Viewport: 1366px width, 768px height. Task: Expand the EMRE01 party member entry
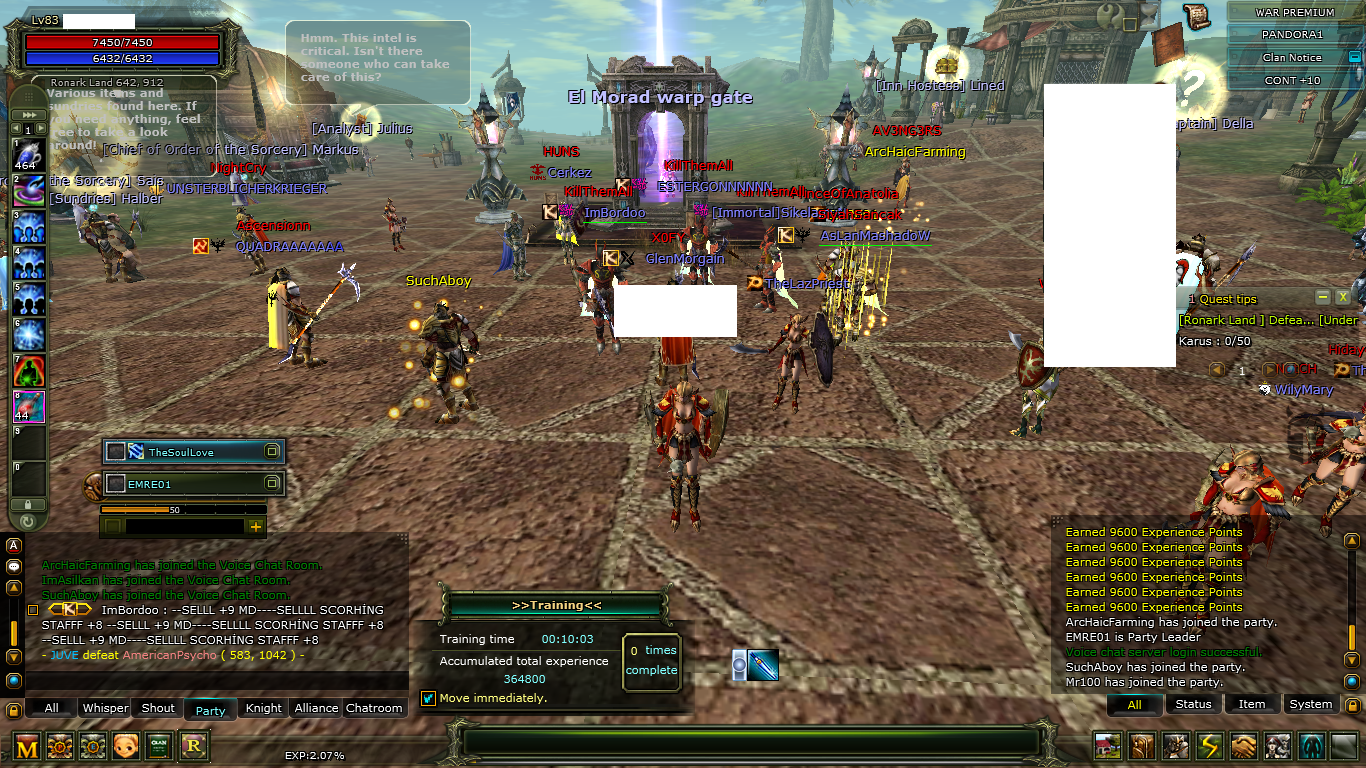[x=272, y=483]
